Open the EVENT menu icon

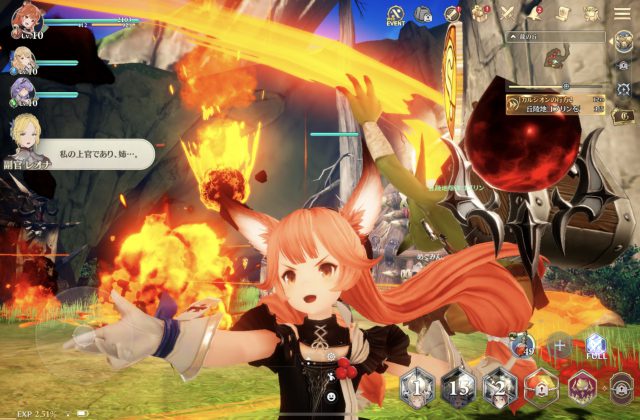click(x=394, y=14)
